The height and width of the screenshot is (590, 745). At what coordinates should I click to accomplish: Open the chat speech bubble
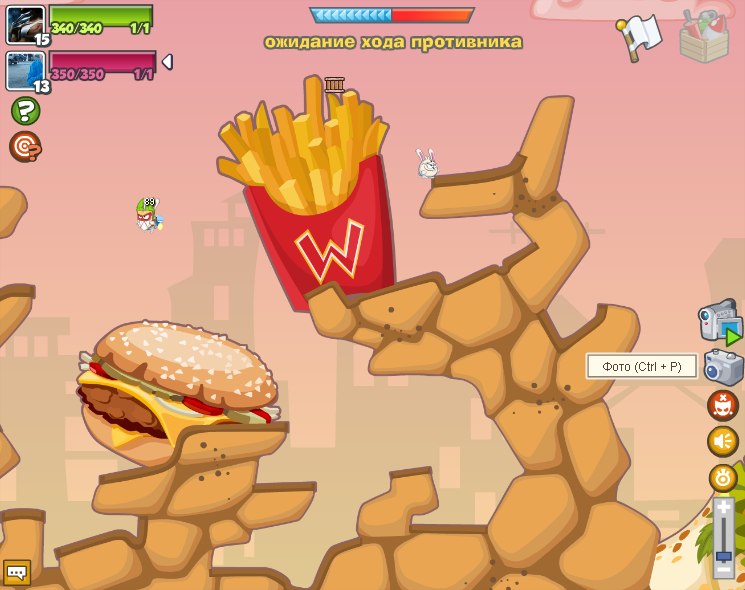pos(17,573)
